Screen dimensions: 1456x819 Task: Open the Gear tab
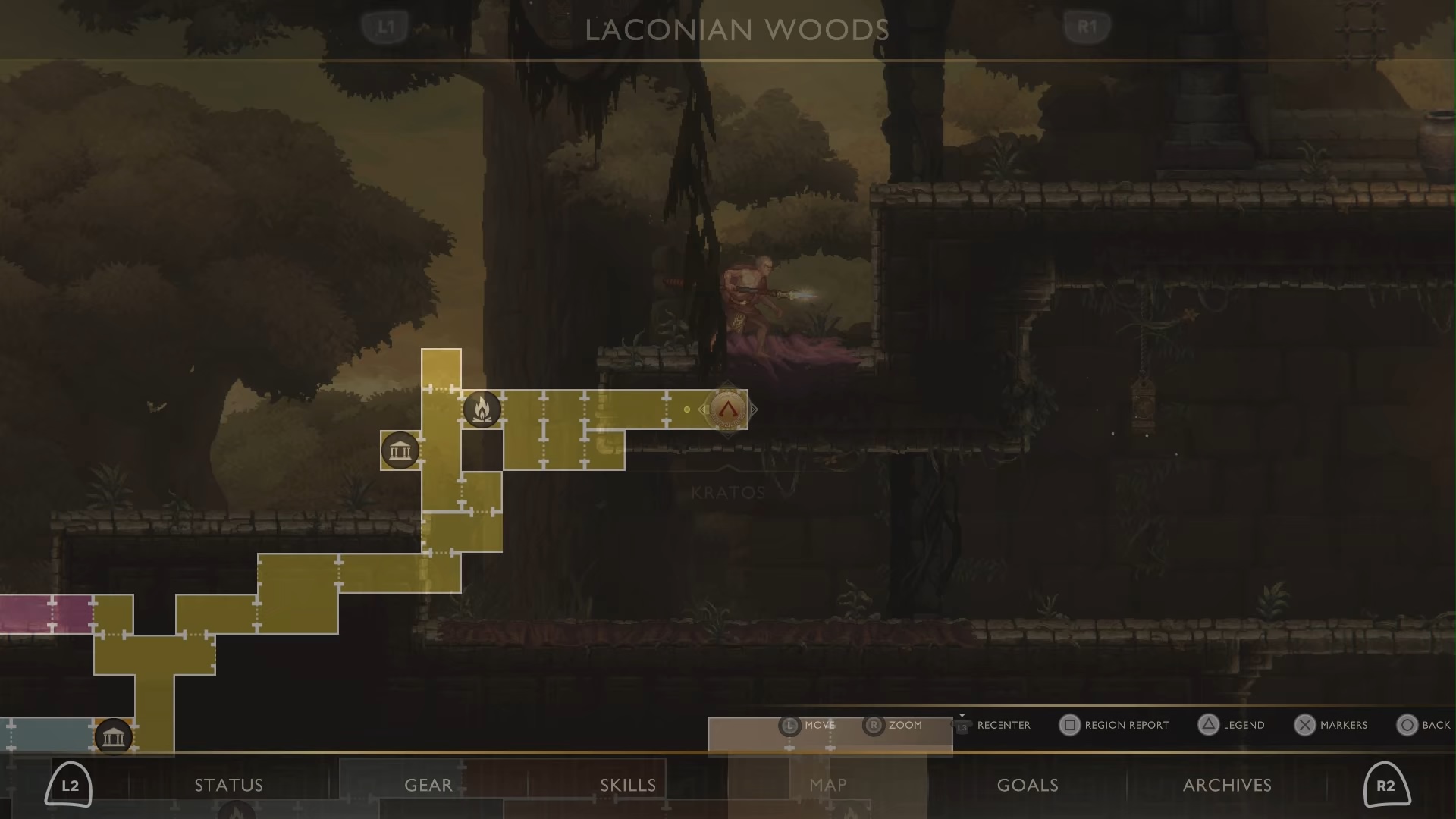click(428, 785)
